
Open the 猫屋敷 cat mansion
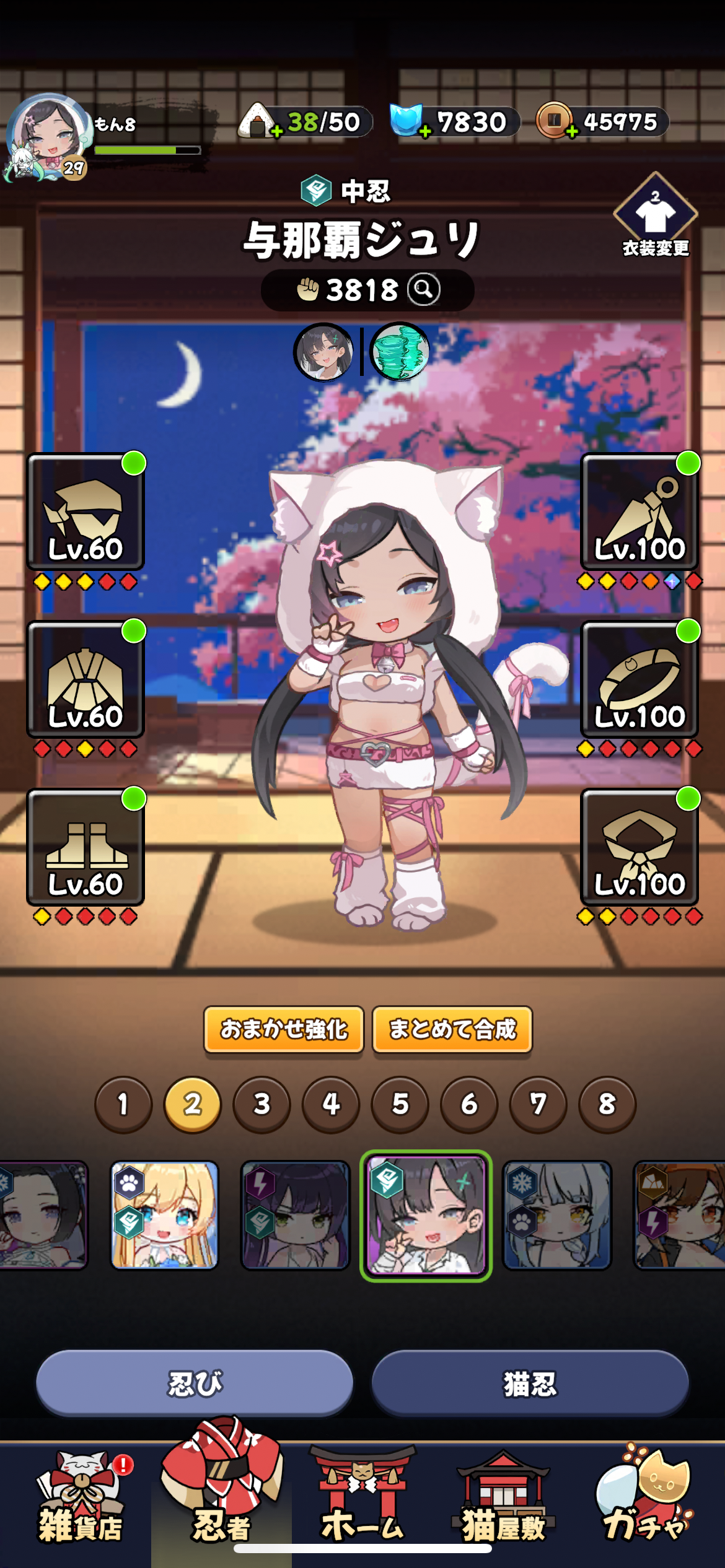tap(503, 1499)
